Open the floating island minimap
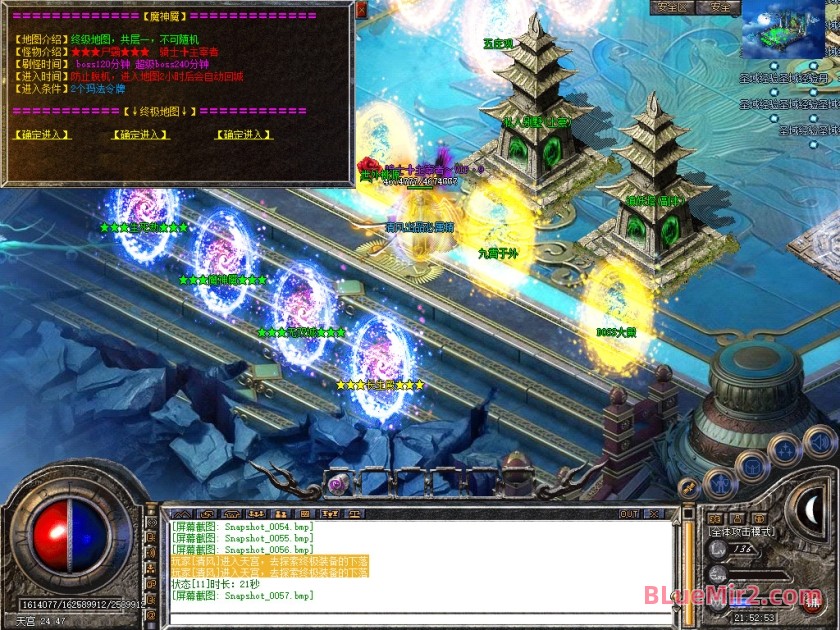The image size is (840, 630). (x=789, y=29)
